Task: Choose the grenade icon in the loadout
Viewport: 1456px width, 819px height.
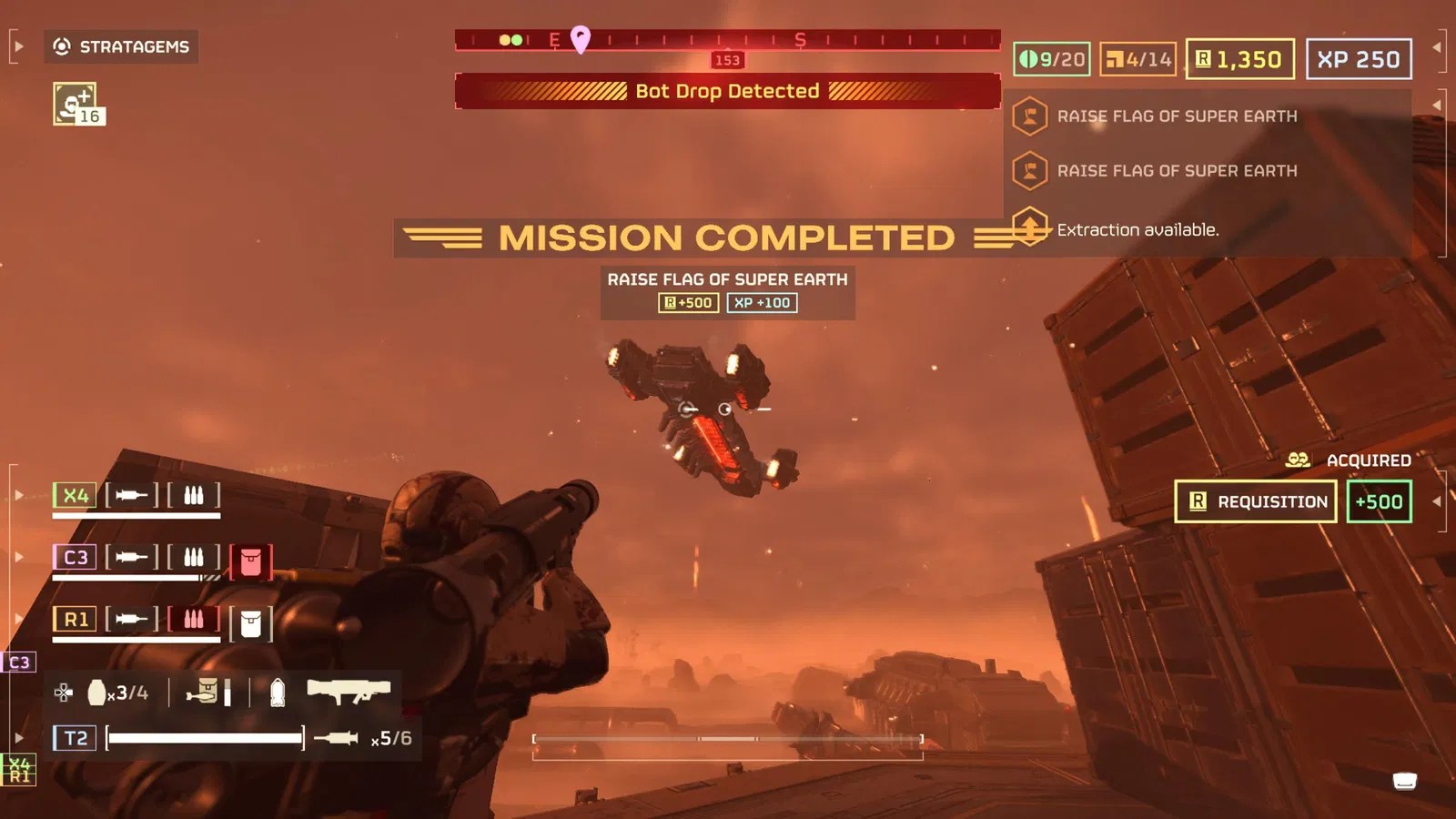Action: [x=96, y=693]
